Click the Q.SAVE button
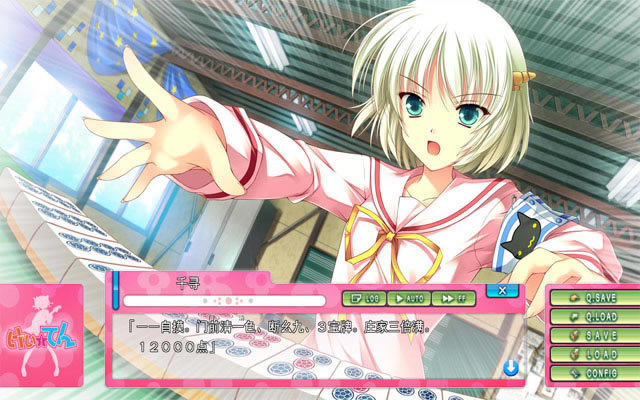The image size is (640, 400). tap(593, 298)
